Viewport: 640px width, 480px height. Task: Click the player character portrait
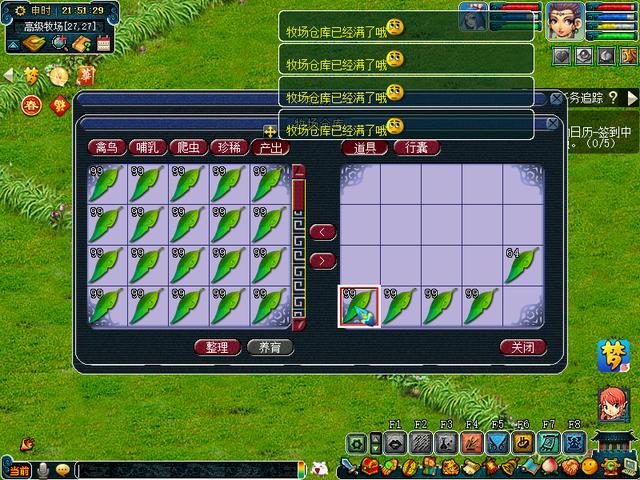click(x=564, y=19)
